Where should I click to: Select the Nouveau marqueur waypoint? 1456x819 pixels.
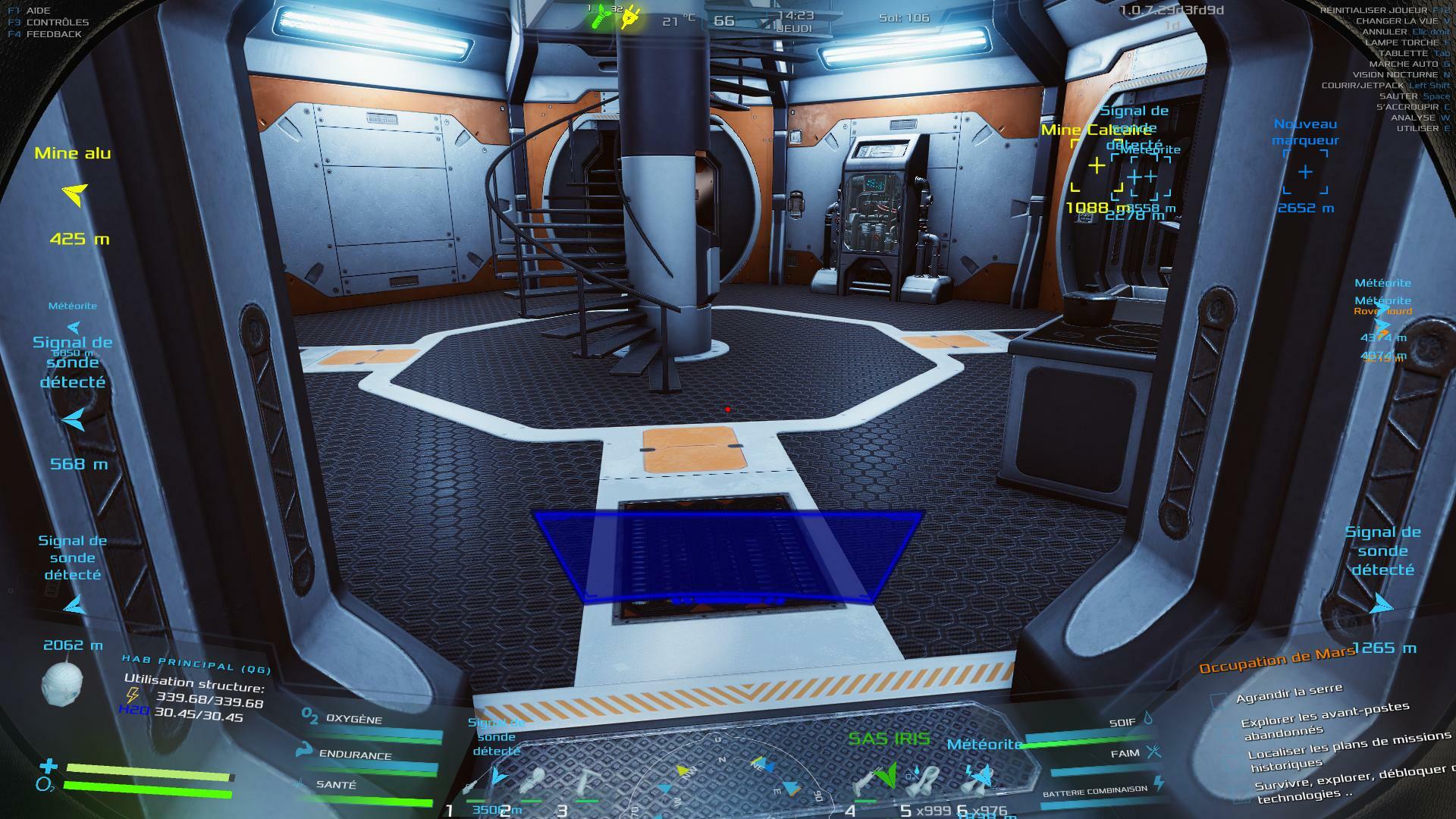1305,172
